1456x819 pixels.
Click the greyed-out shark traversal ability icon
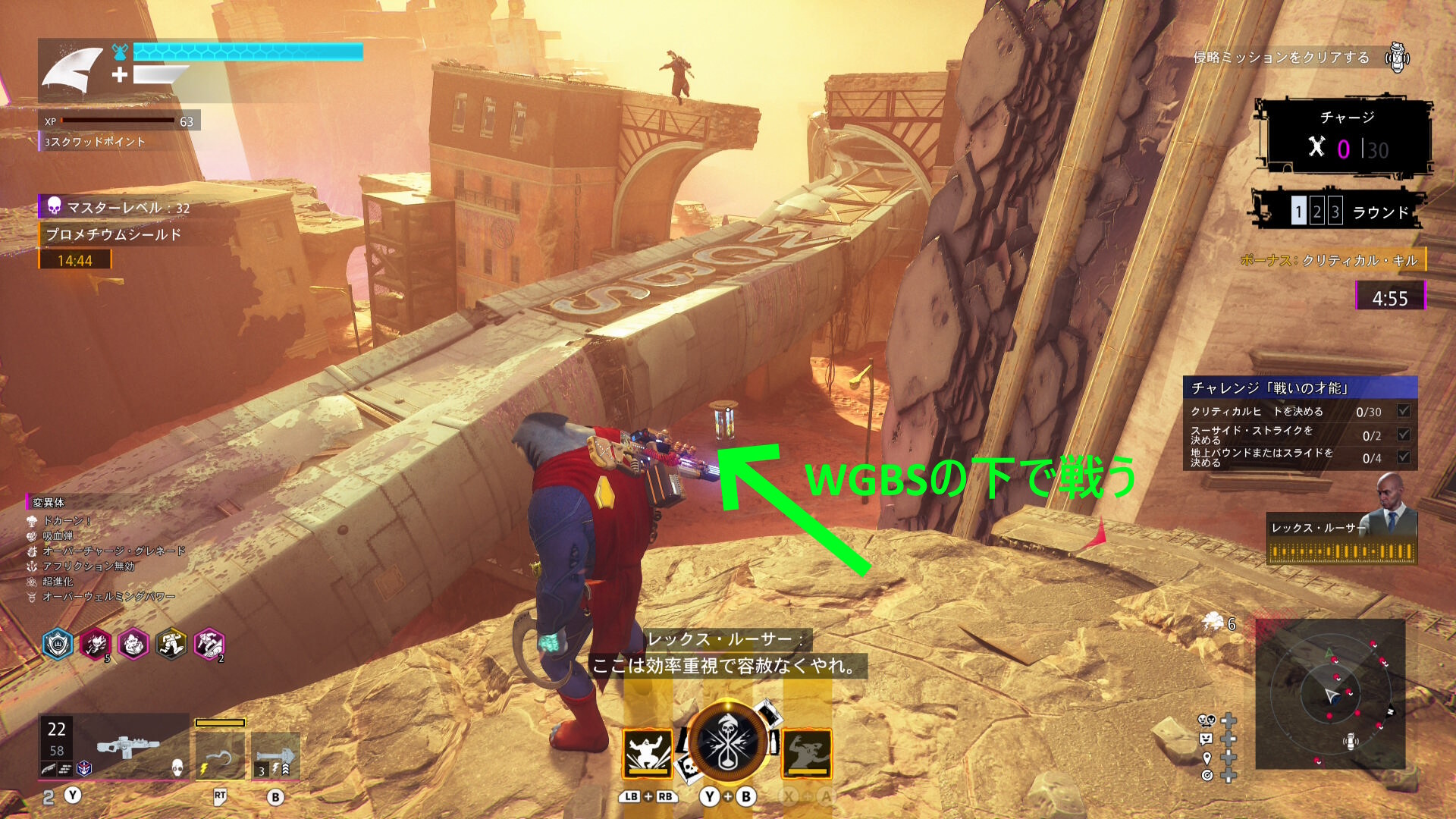[x=807, y=753]
